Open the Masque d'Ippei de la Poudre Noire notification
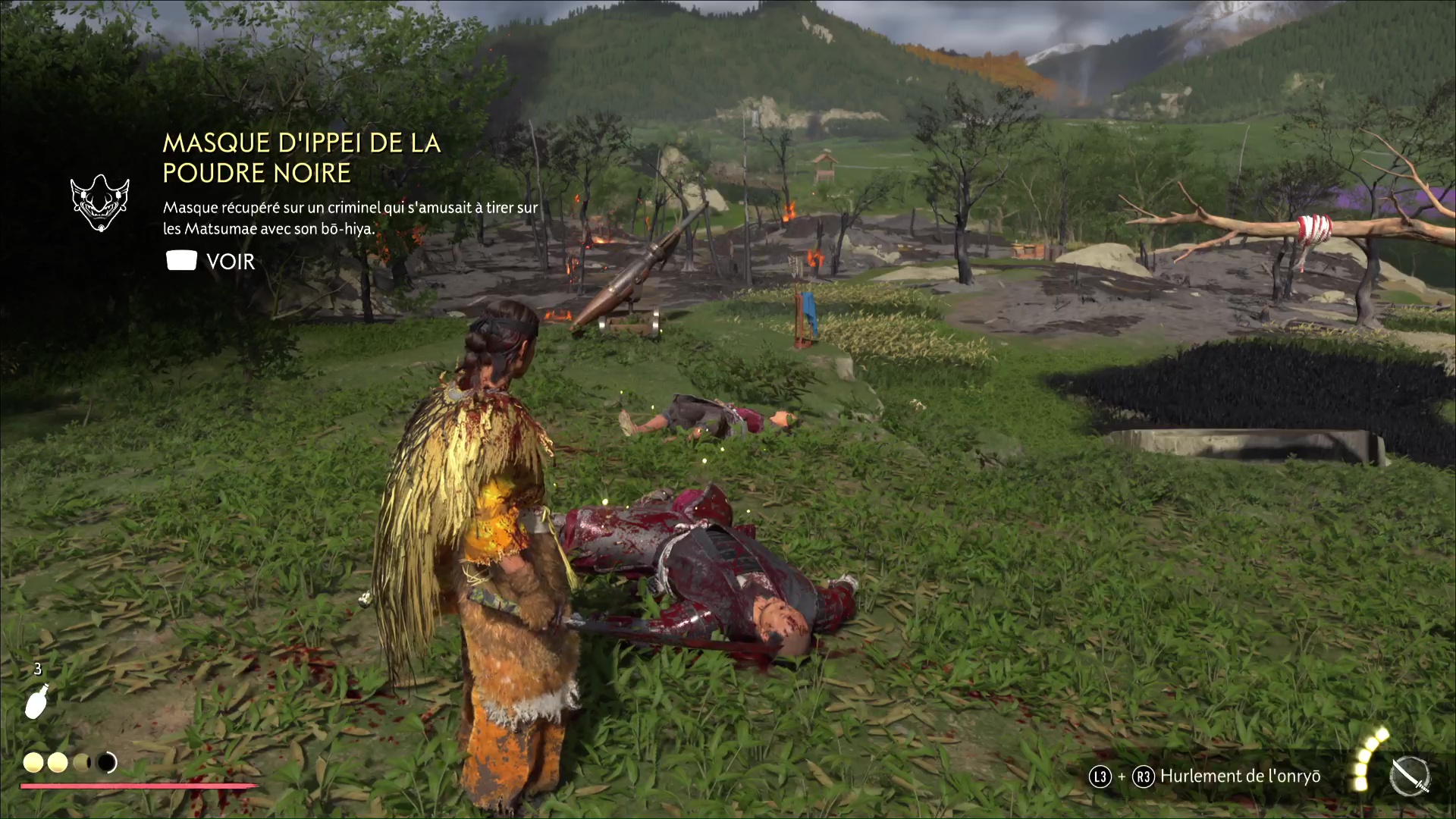Image resolution: width=1456 pixels, height=819 pixels. pyautogui.click(x=301, y=158)
